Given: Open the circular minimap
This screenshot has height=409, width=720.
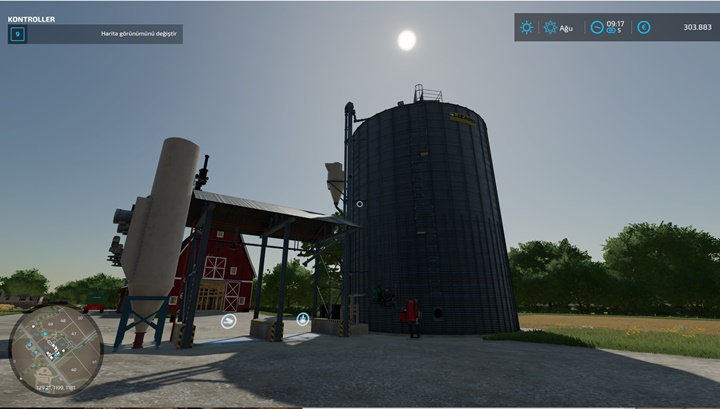Looking at the screenshot, I should [55, 350].
